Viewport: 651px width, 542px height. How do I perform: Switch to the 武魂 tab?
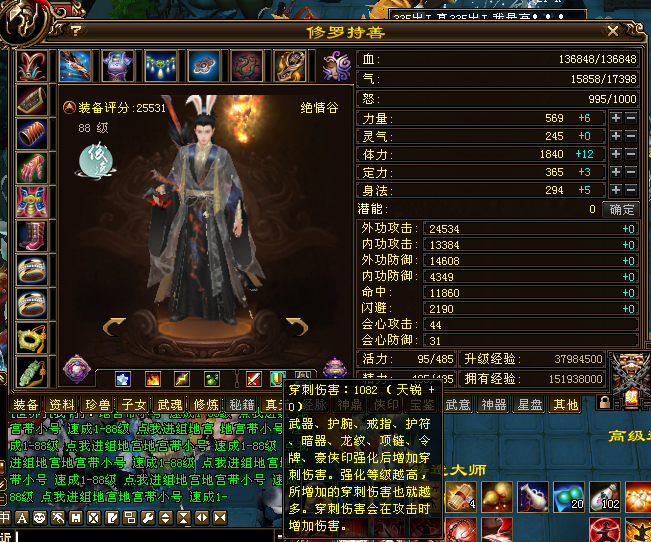click(x=169, y=404)
